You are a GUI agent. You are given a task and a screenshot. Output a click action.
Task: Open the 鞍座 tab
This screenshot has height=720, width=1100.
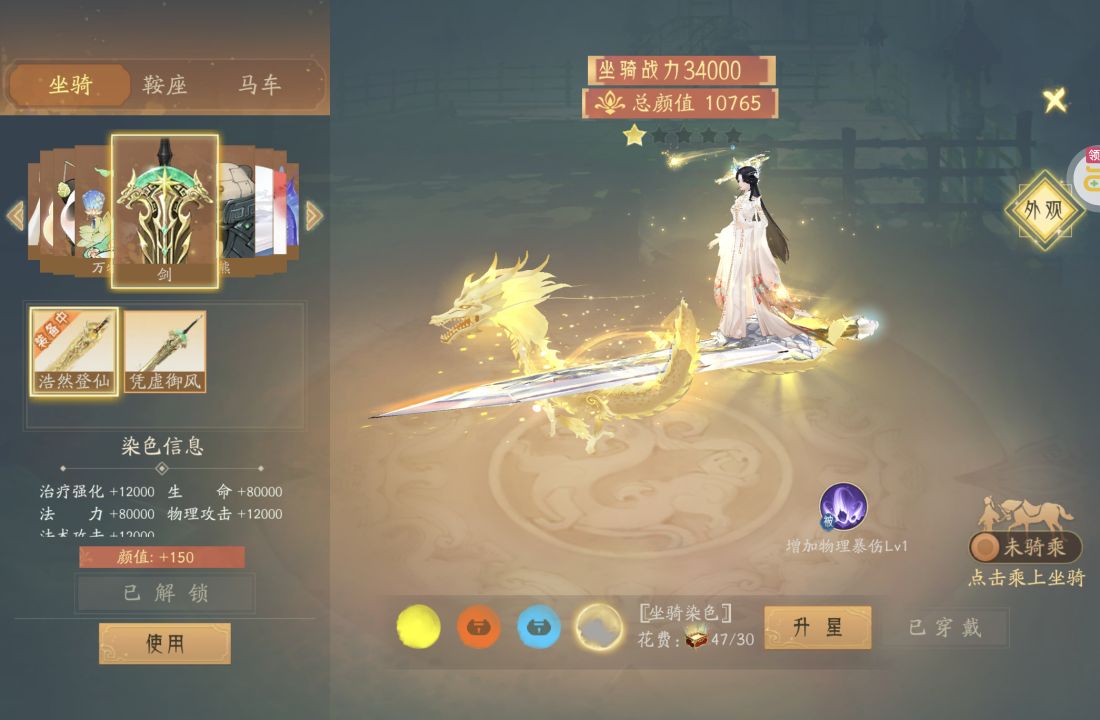point(165,86)
